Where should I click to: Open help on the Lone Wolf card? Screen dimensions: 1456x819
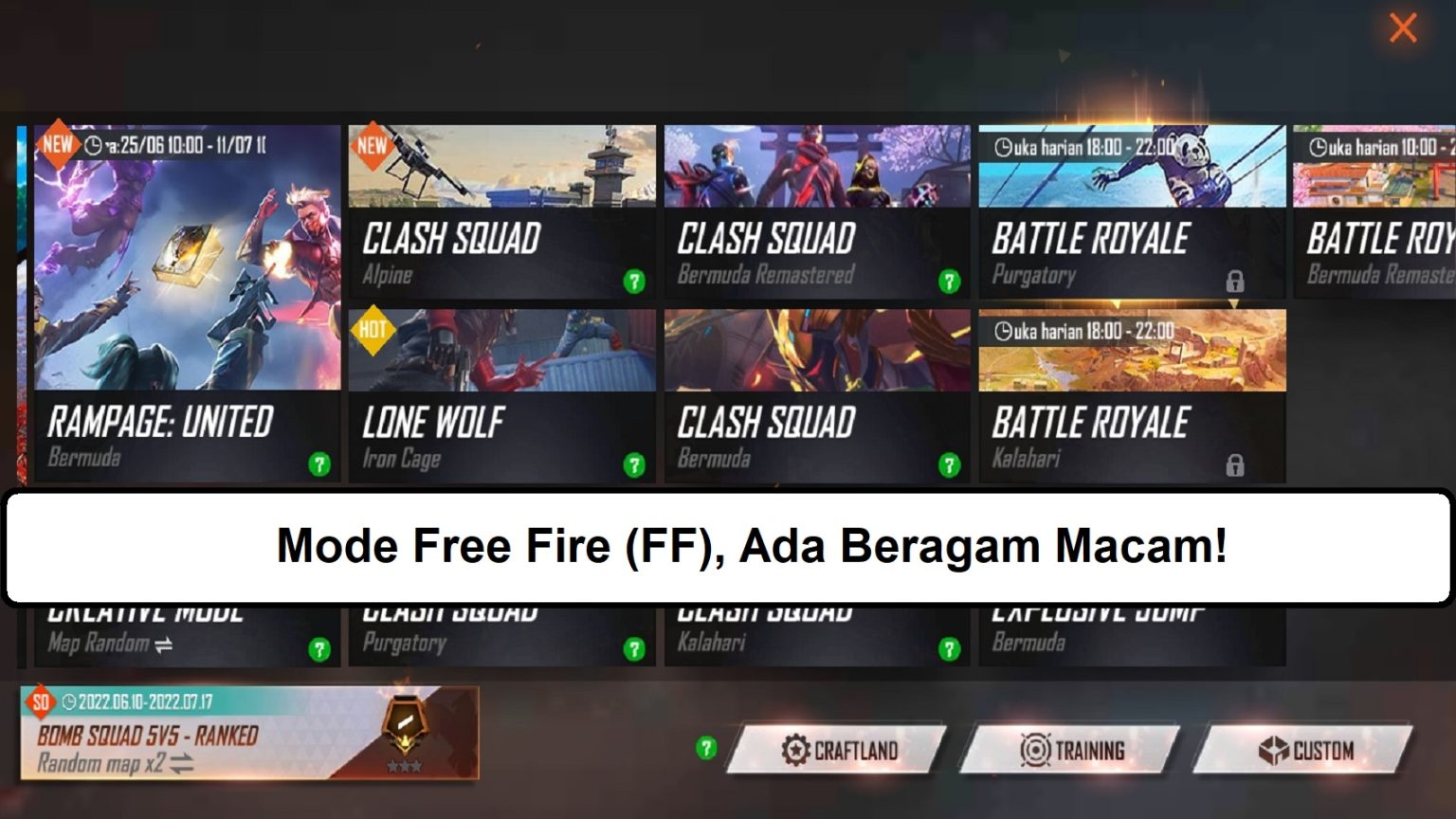click(633, 464)
